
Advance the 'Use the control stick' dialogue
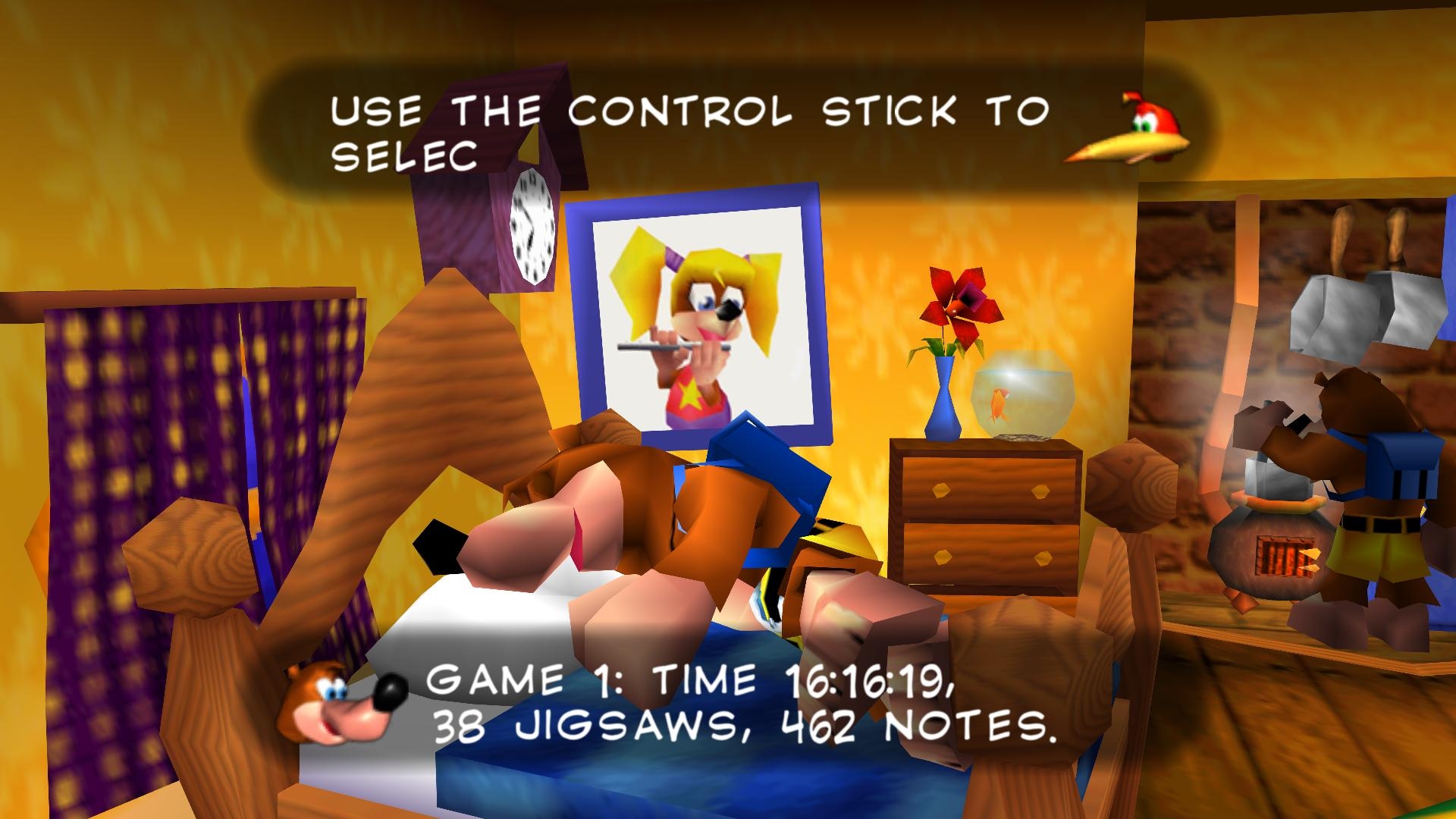tap(690, 132)
